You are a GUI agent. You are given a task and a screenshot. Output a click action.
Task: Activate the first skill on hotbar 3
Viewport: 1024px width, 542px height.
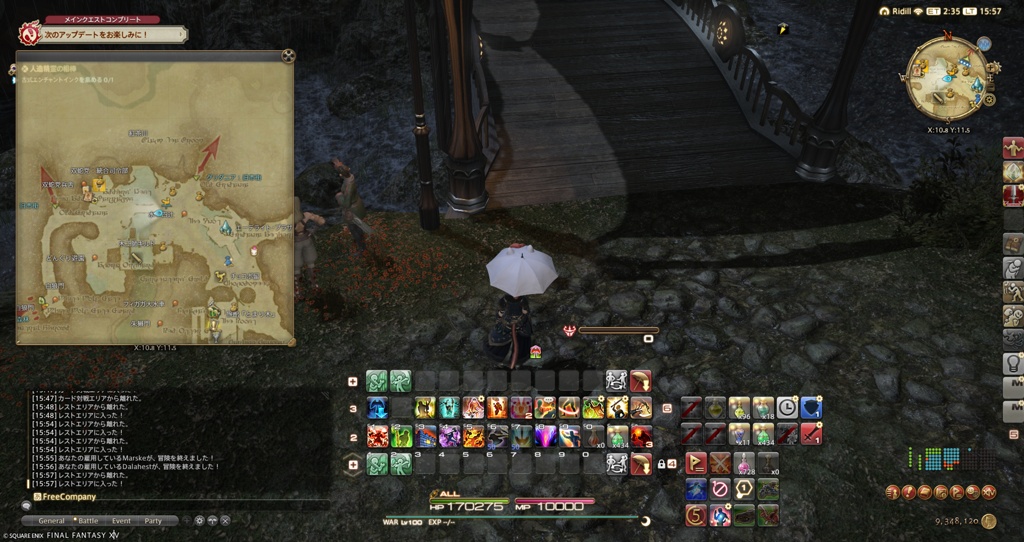[x=377, y=408]
